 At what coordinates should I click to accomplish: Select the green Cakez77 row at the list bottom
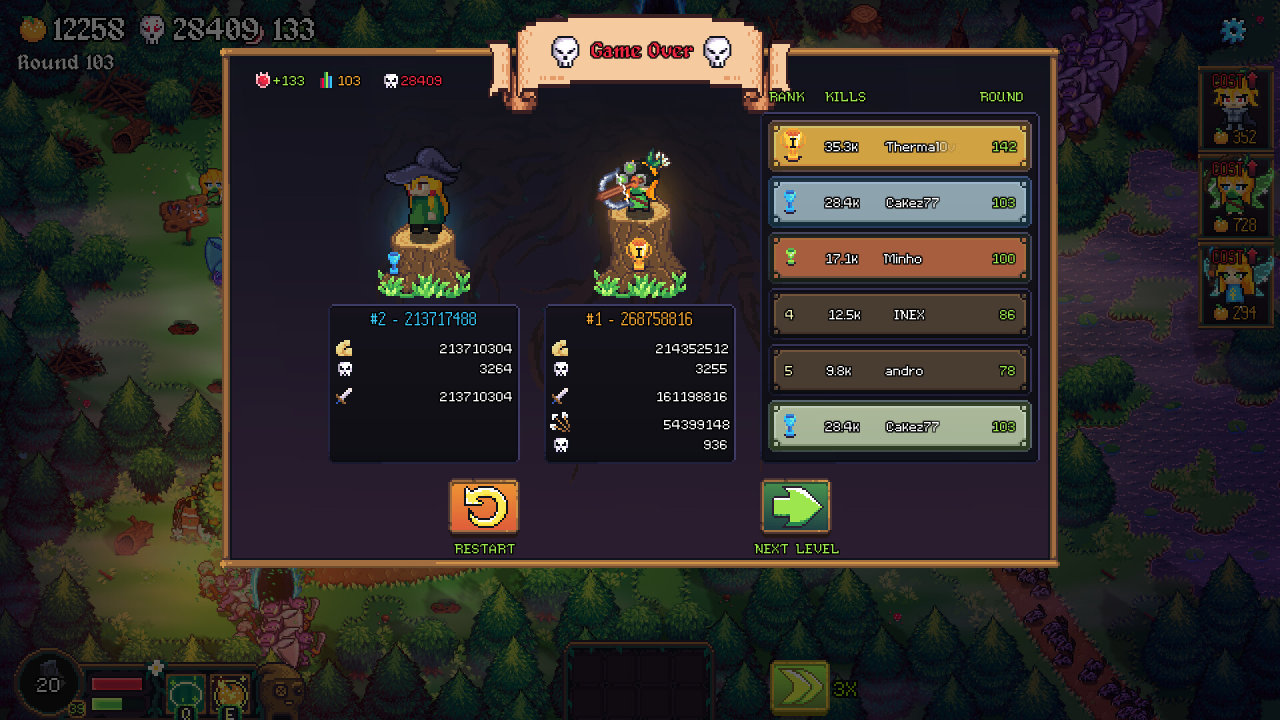899,427
